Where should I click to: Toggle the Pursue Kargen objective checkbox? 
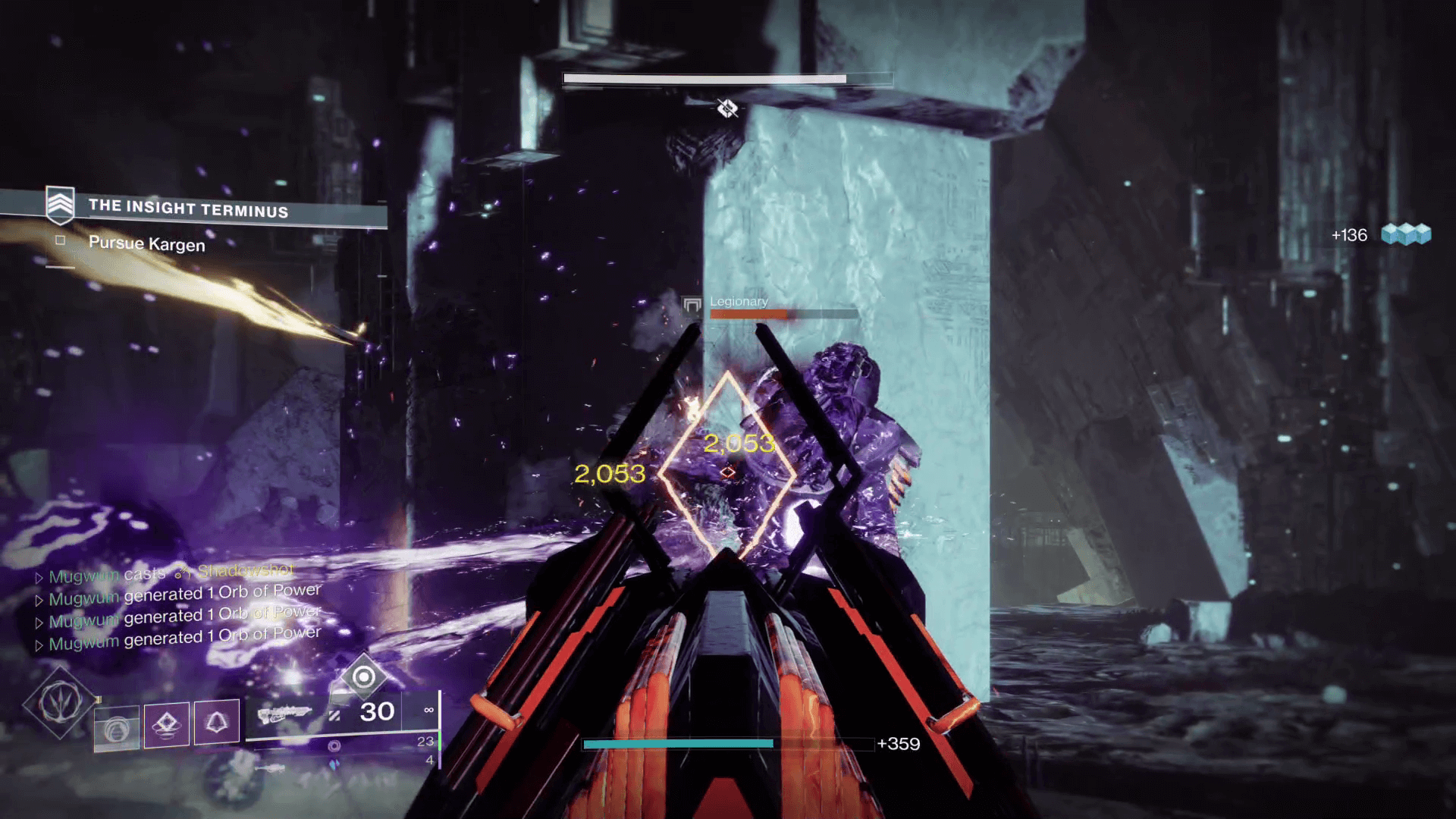tap(60, 240)
